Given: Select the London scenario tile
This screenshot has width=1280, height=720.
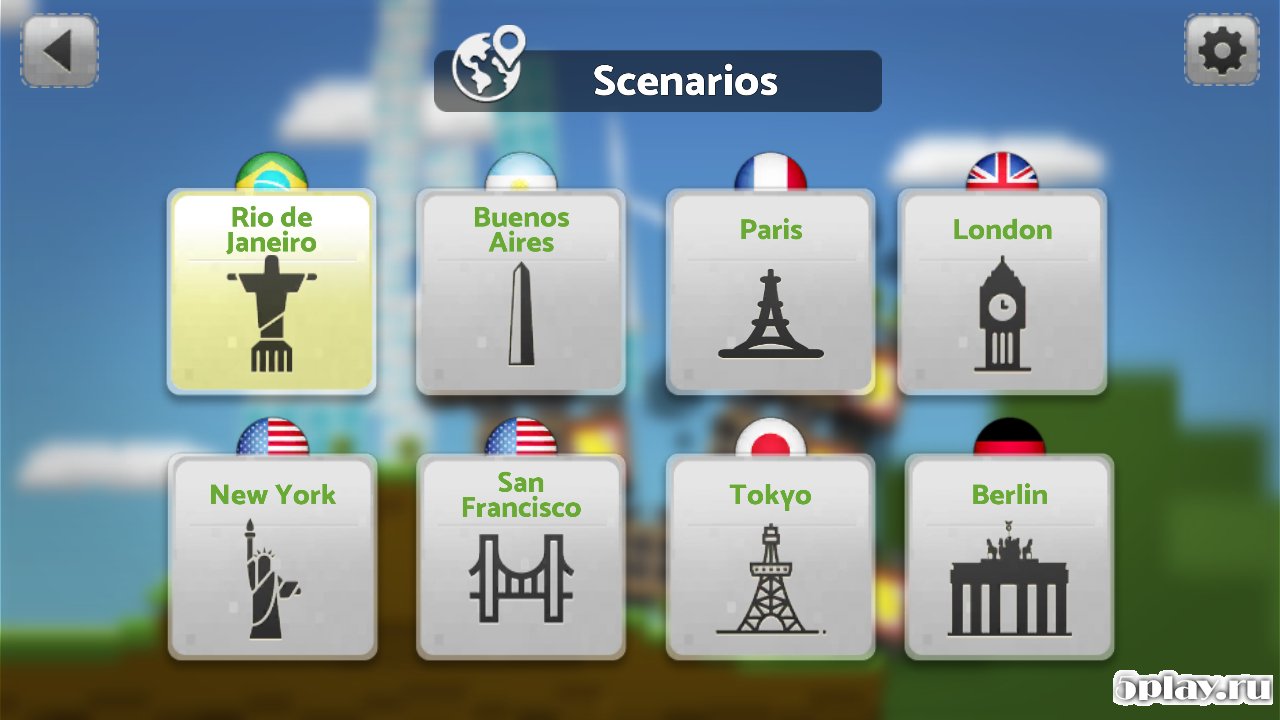Looking at the screenshot, I should [x=1002, y=292].
